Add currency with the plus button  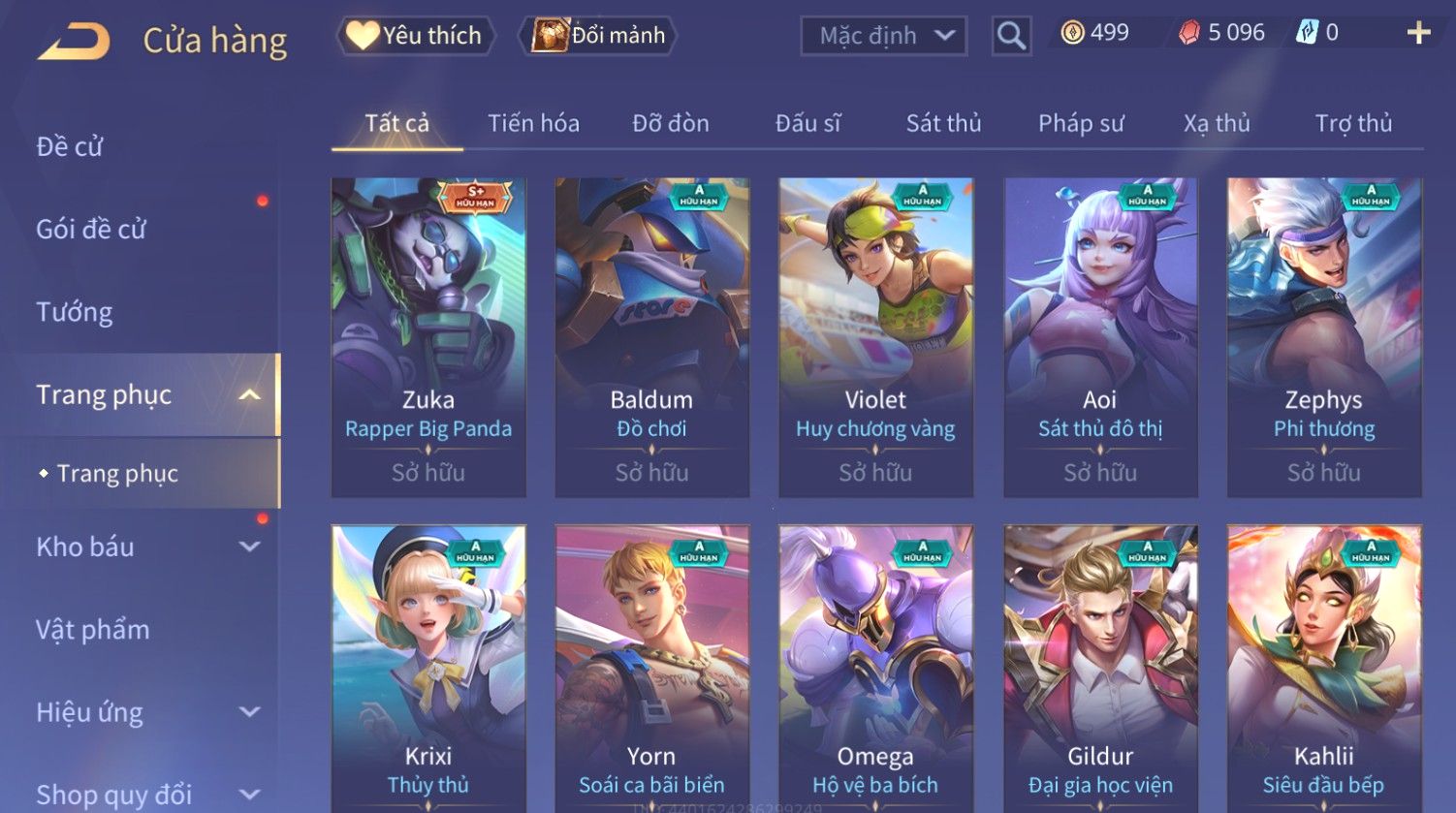(x=1418, y=33)
